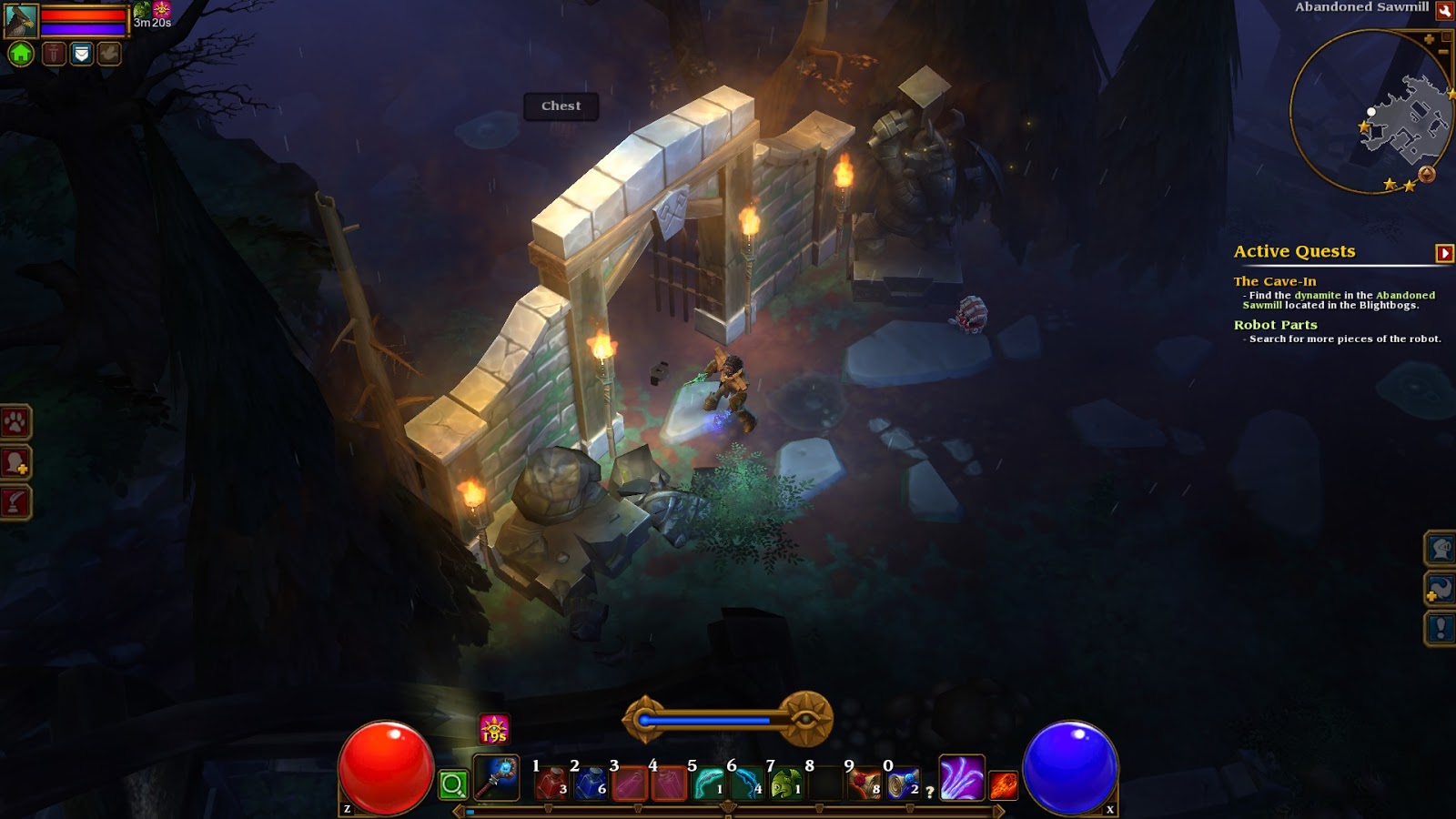Viewport: 1456px width, 819px height.
Task: Toggle the helmet-speaker icon on the right edge
Action: coord(1440,549)
